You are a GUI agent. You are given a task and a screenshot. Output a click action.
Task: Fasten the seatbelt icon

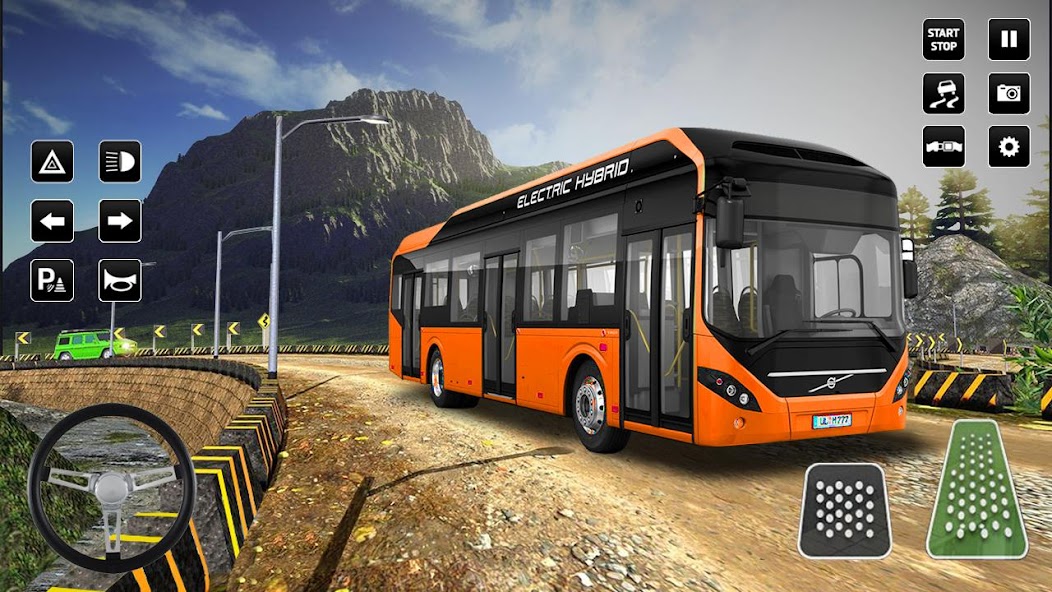click(x=943, y=146)
